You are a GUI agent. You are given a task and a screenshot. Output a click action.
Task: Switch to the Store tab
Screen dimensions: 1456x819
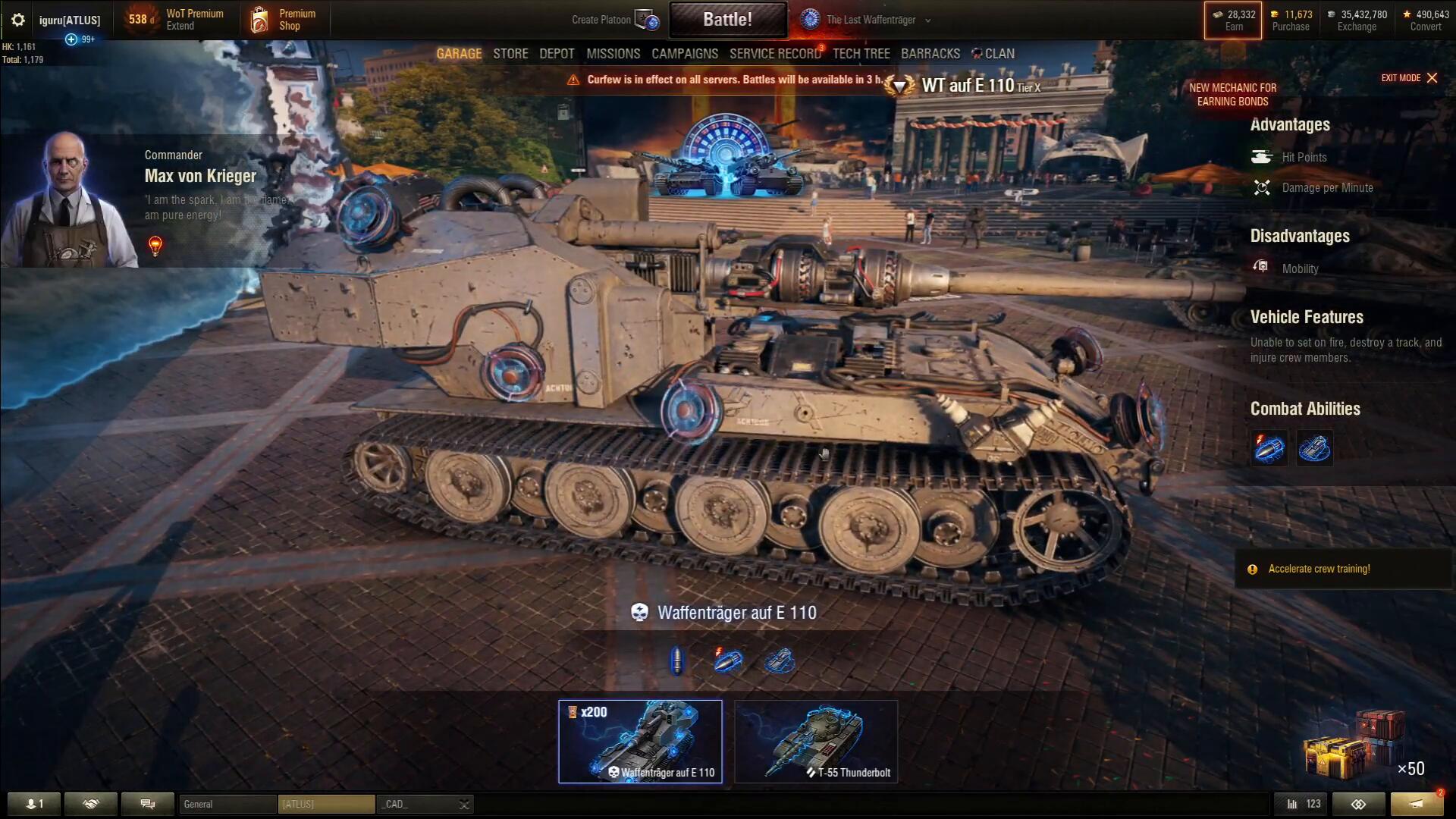(x=510, y=54)
